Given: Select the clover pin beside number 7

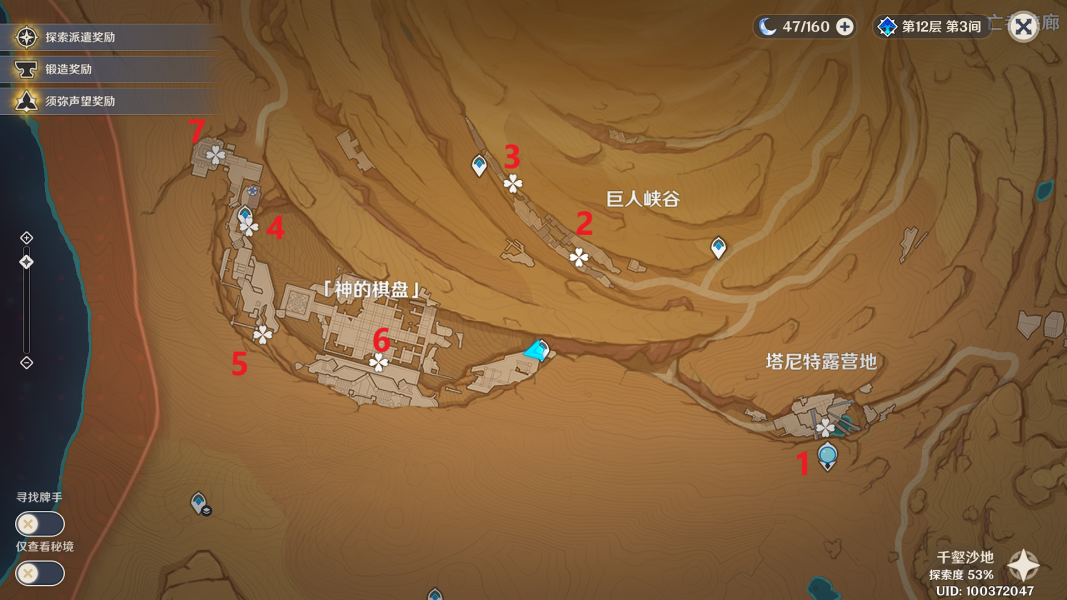Looking at the screenshot, I should tap(215, 154).
